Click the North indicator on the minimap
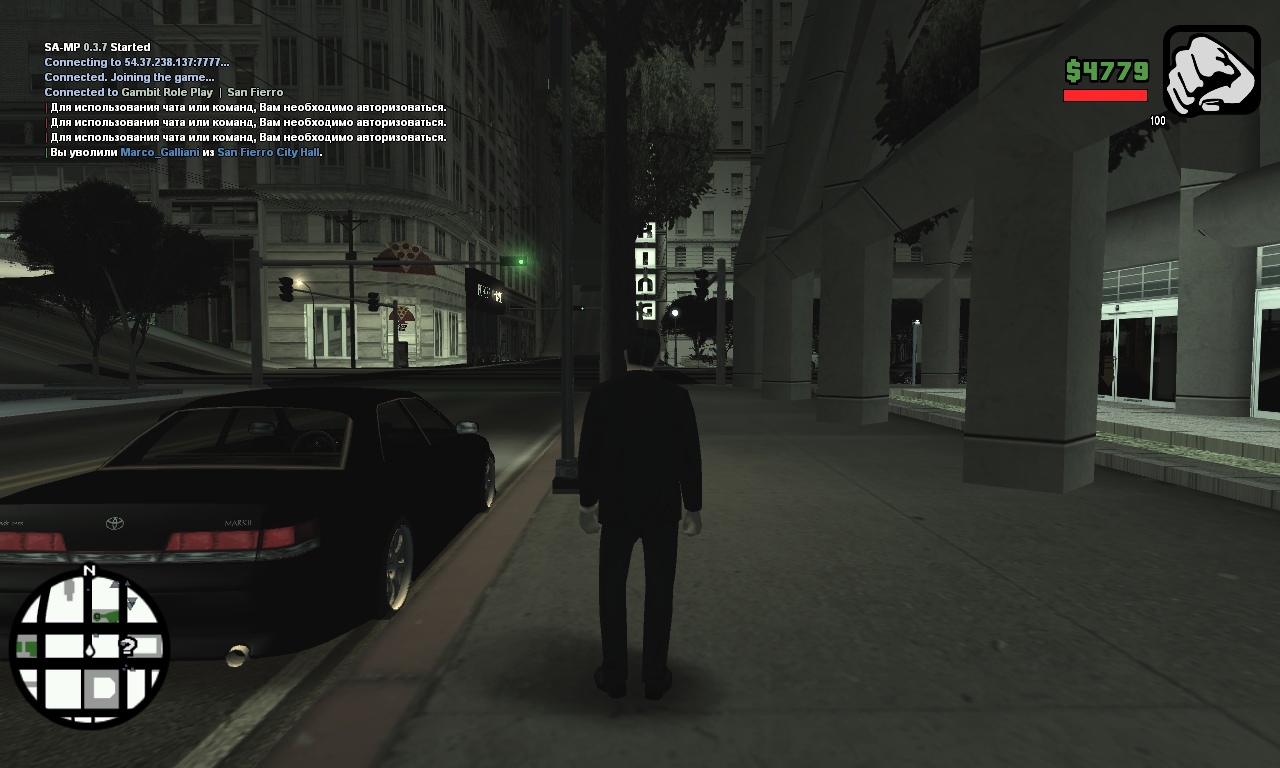 (x=89, y=571)
